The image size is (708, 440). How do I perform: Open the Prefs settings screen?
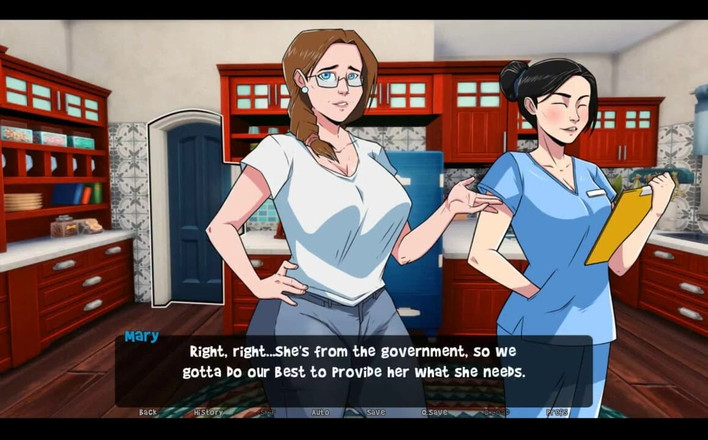pyautogui.click(x=557, y=412)
